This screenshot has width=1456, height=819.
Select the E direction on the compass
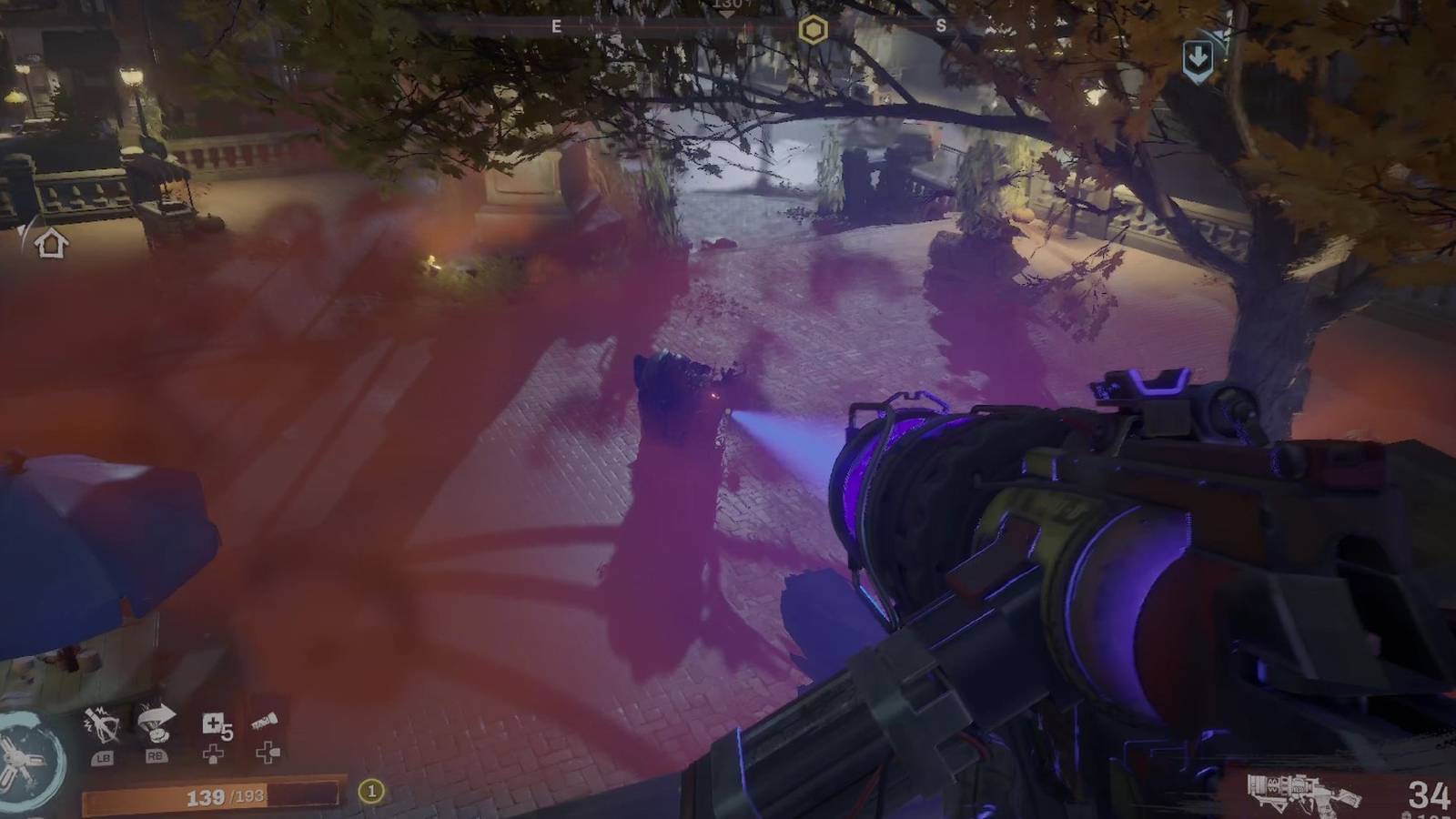click(x=558, y=25)
